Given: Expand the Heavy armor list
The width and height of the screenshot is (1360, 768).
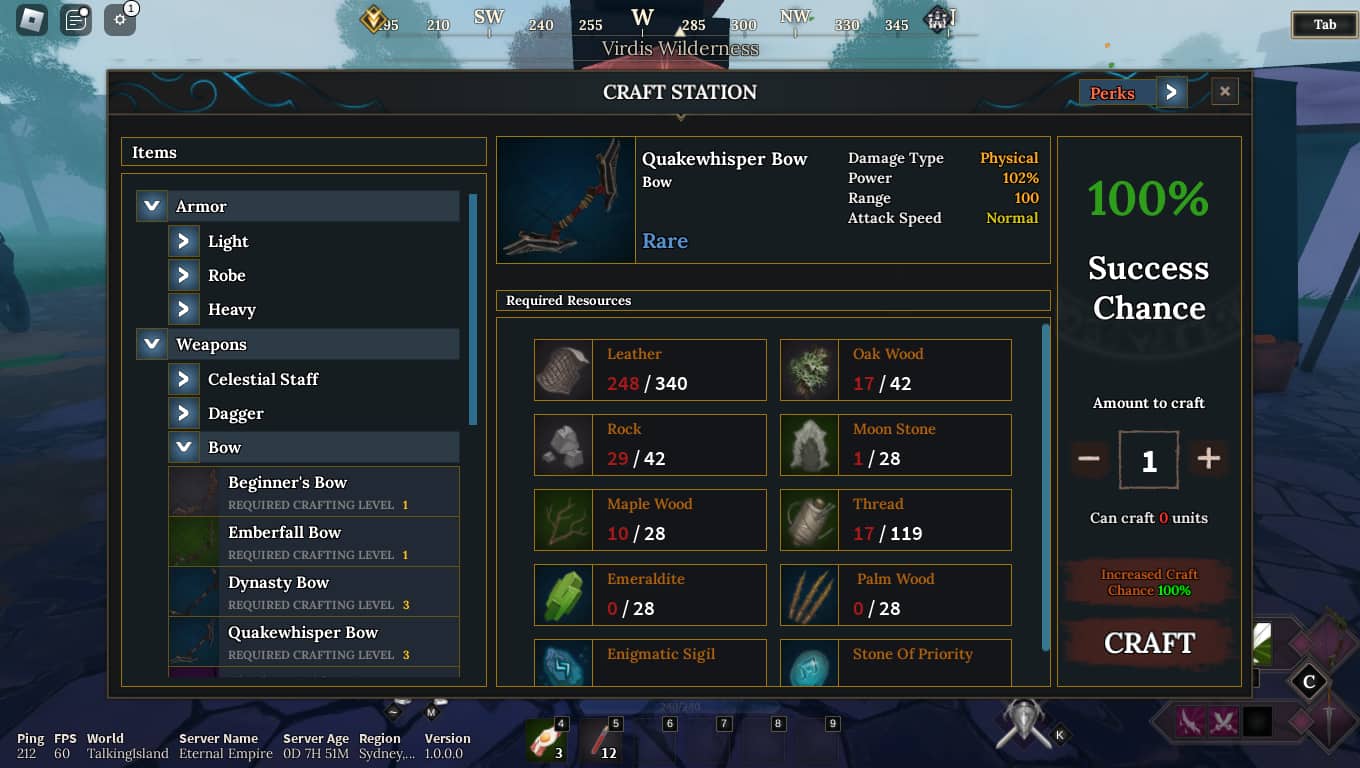Looking at the screenshot, I should [183, 309].
